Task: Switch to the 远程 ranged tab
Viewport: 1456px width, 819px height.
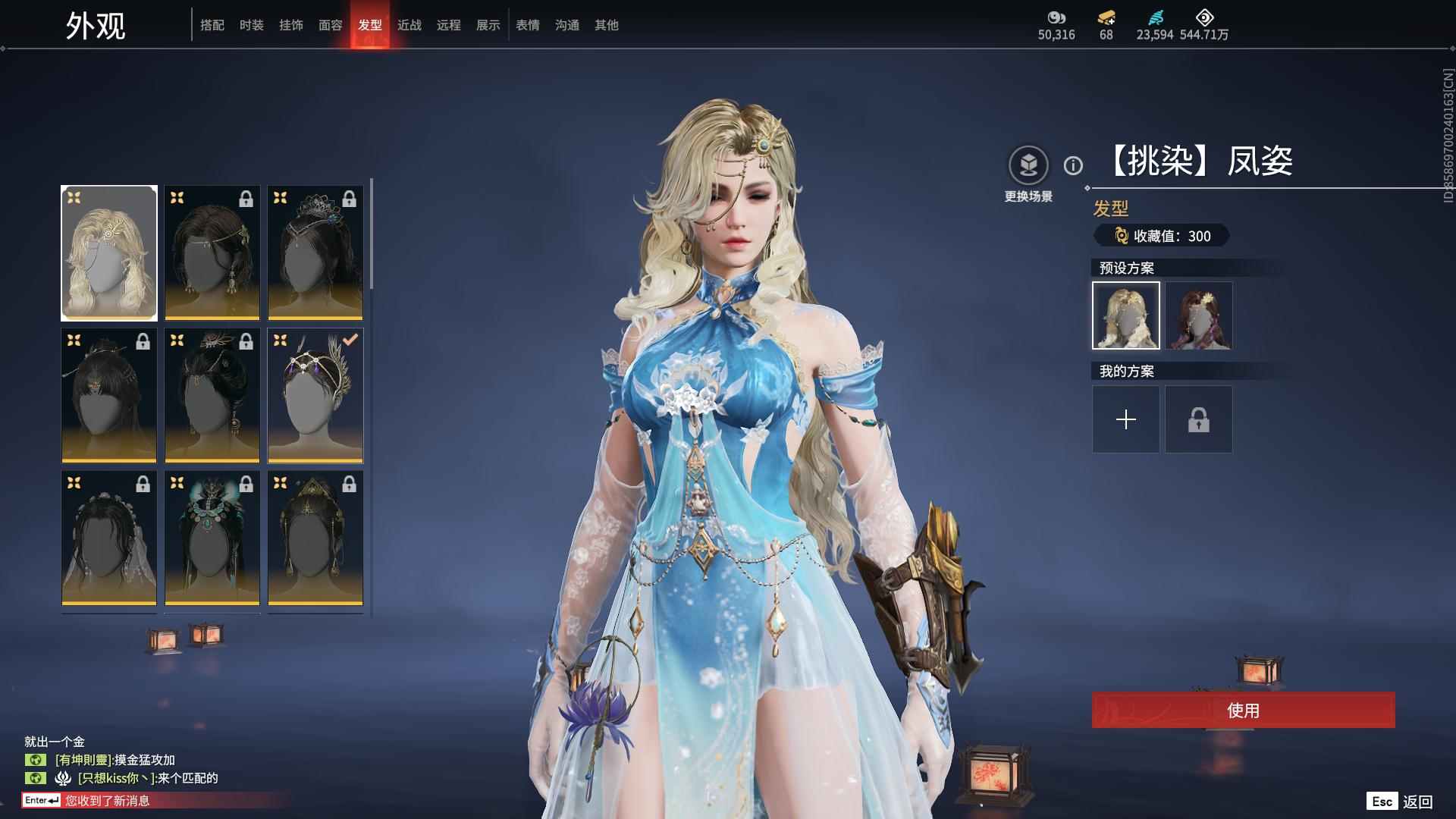Action: (x=448, y=25)
